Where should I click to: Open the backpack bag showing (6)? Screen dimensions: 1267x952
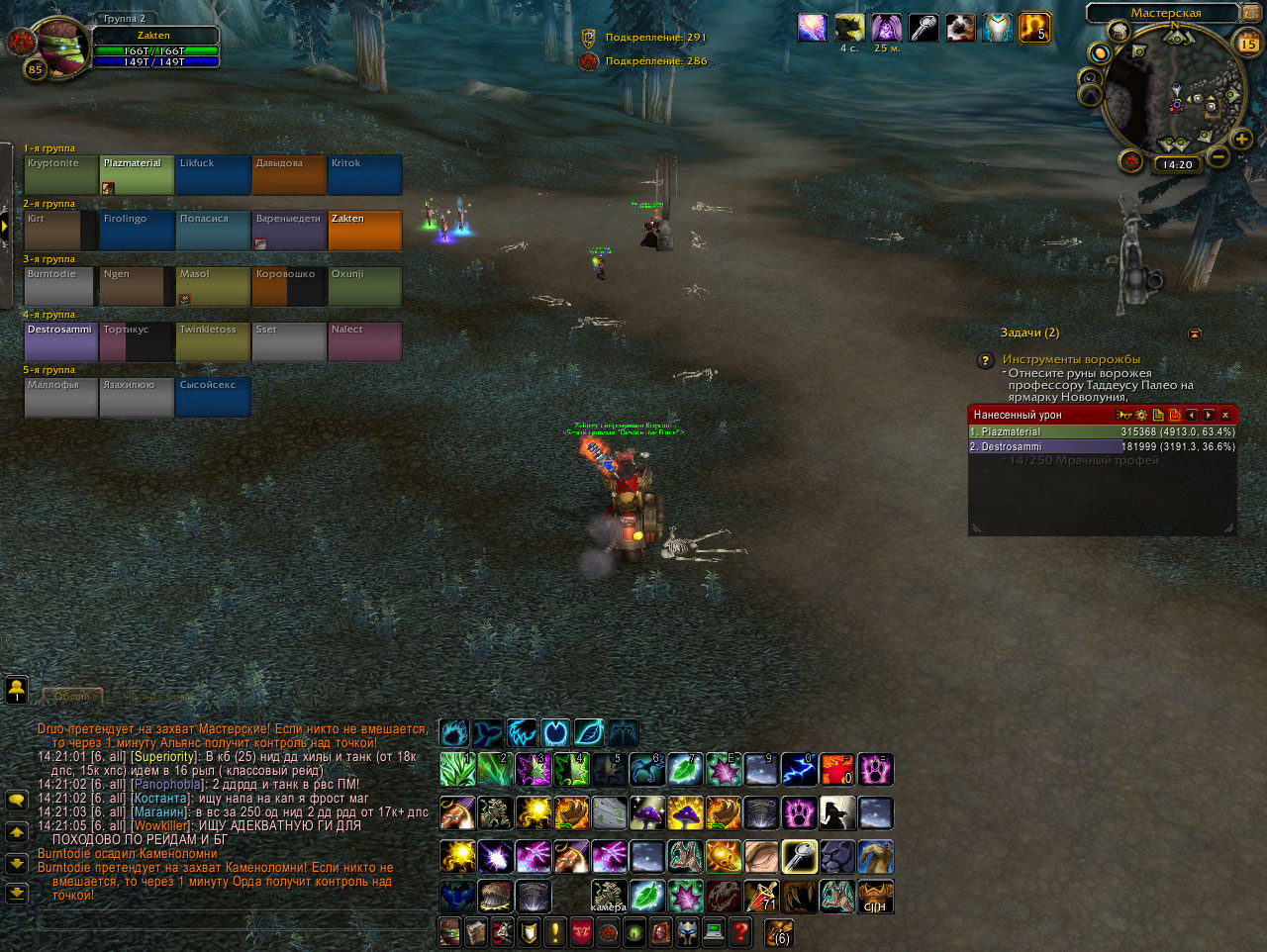click(779, 932)
